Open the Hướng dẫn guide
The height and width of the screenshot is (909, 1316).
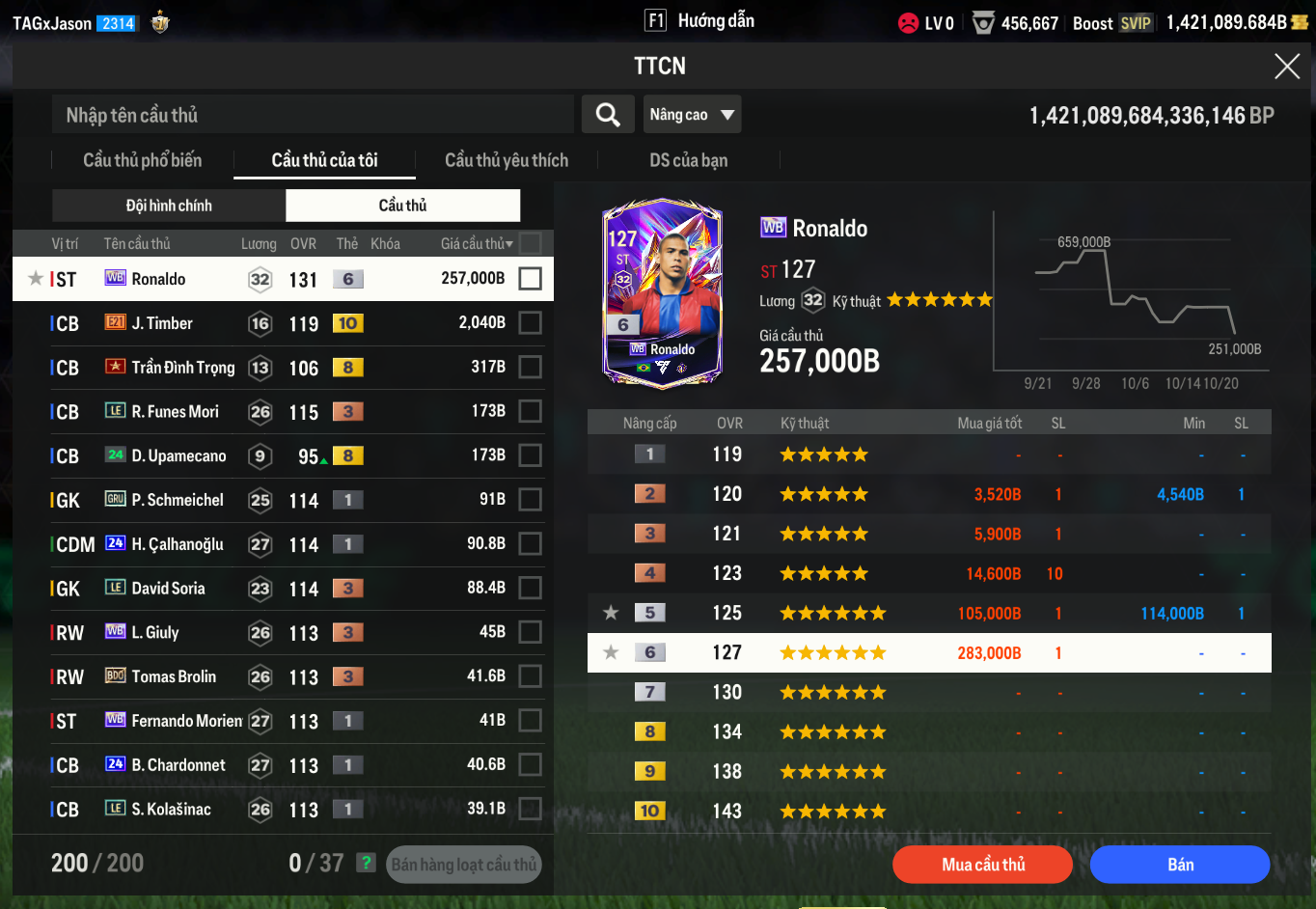701,21
